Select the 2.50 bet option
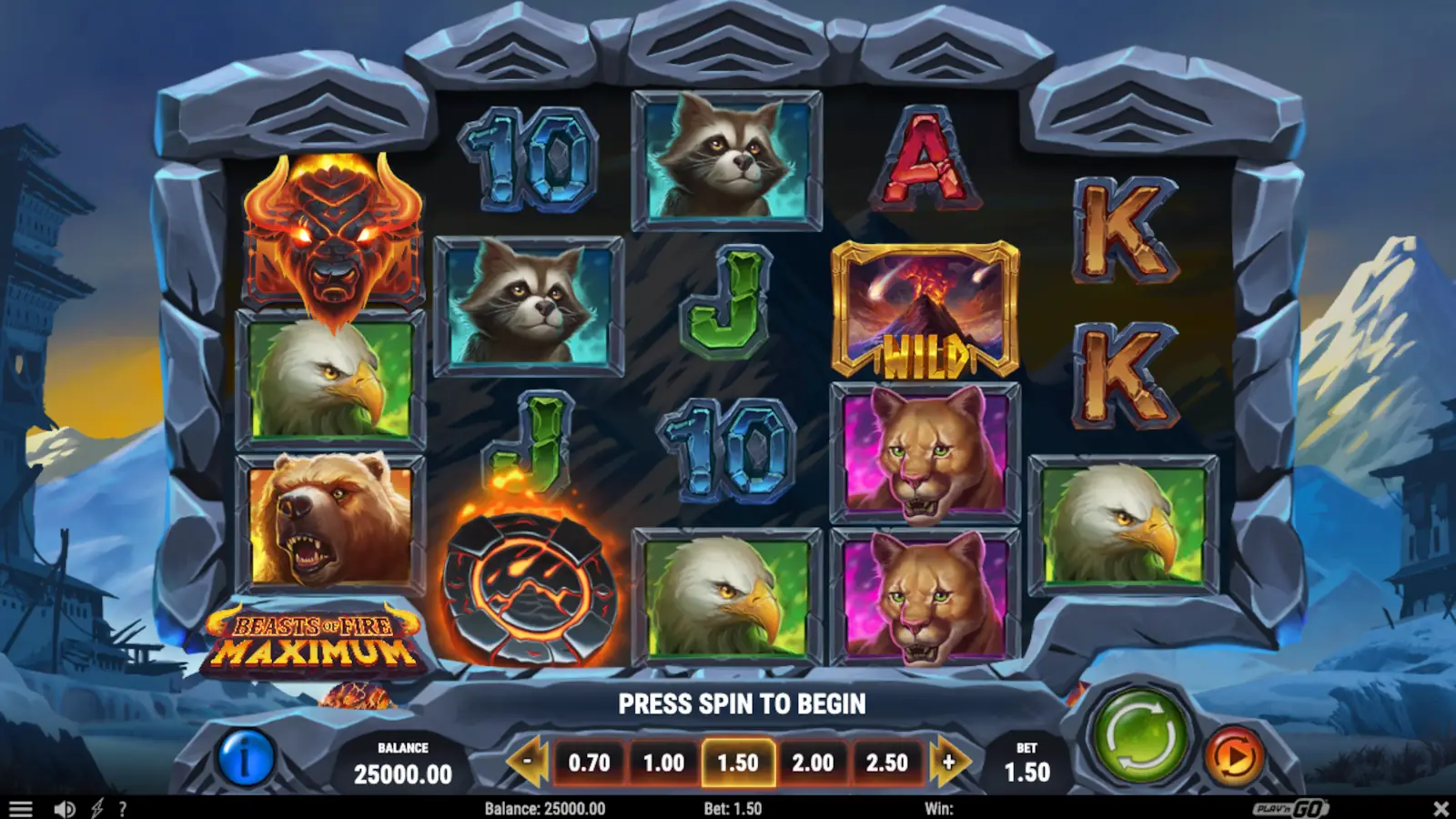 pos(889,764)
